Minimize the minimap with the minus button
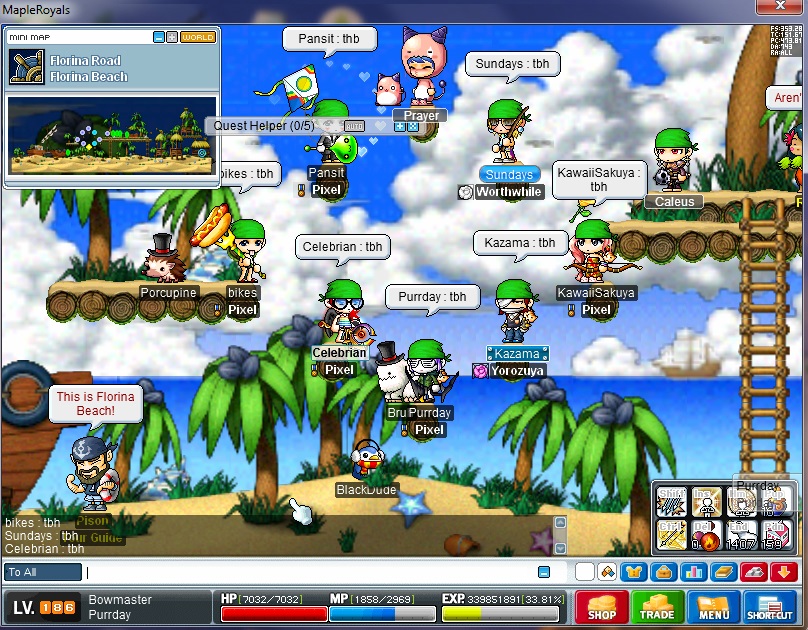 [159, 37]
